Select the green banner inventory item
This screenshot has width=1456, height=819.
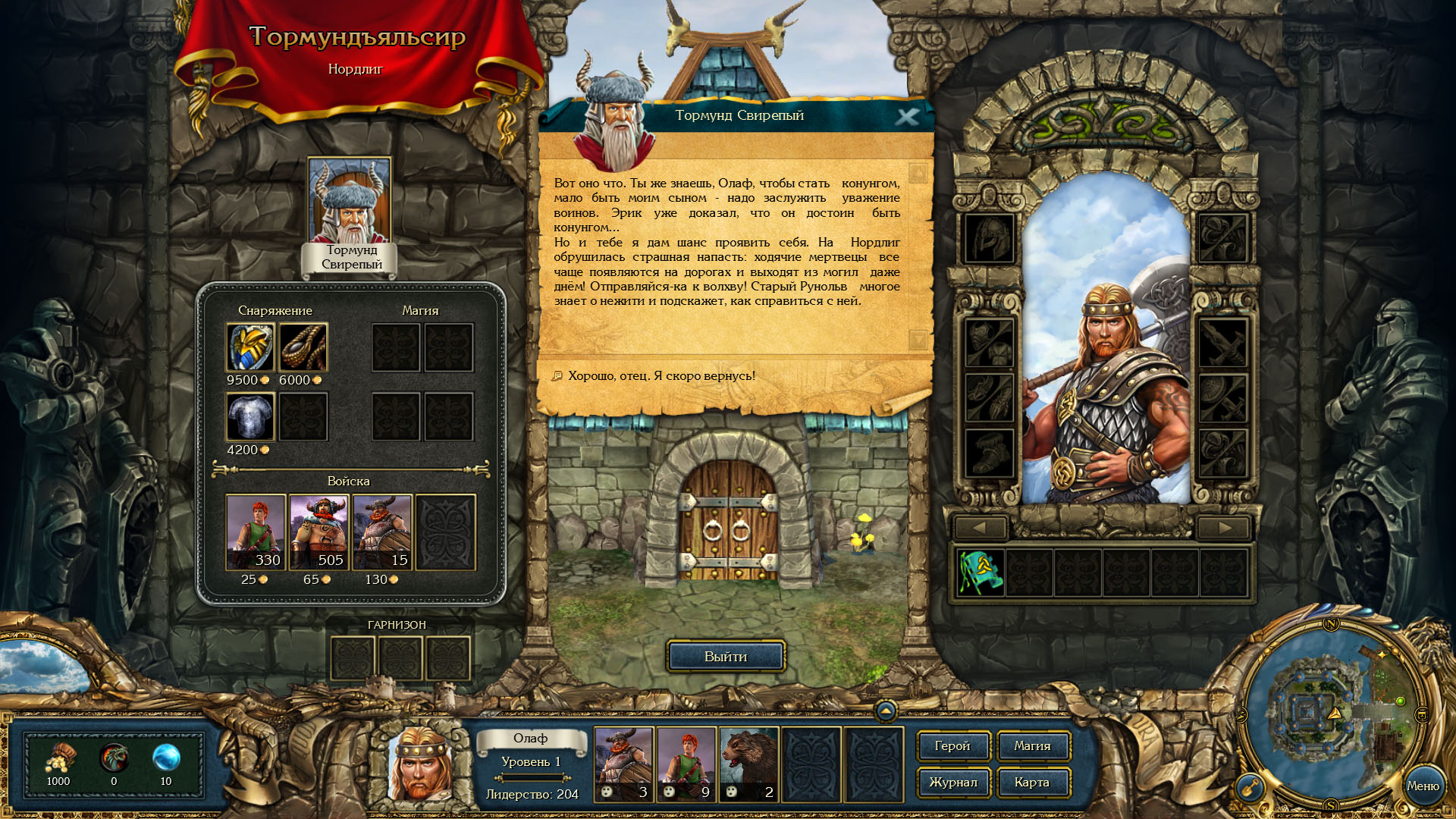[x=980, y=573]
